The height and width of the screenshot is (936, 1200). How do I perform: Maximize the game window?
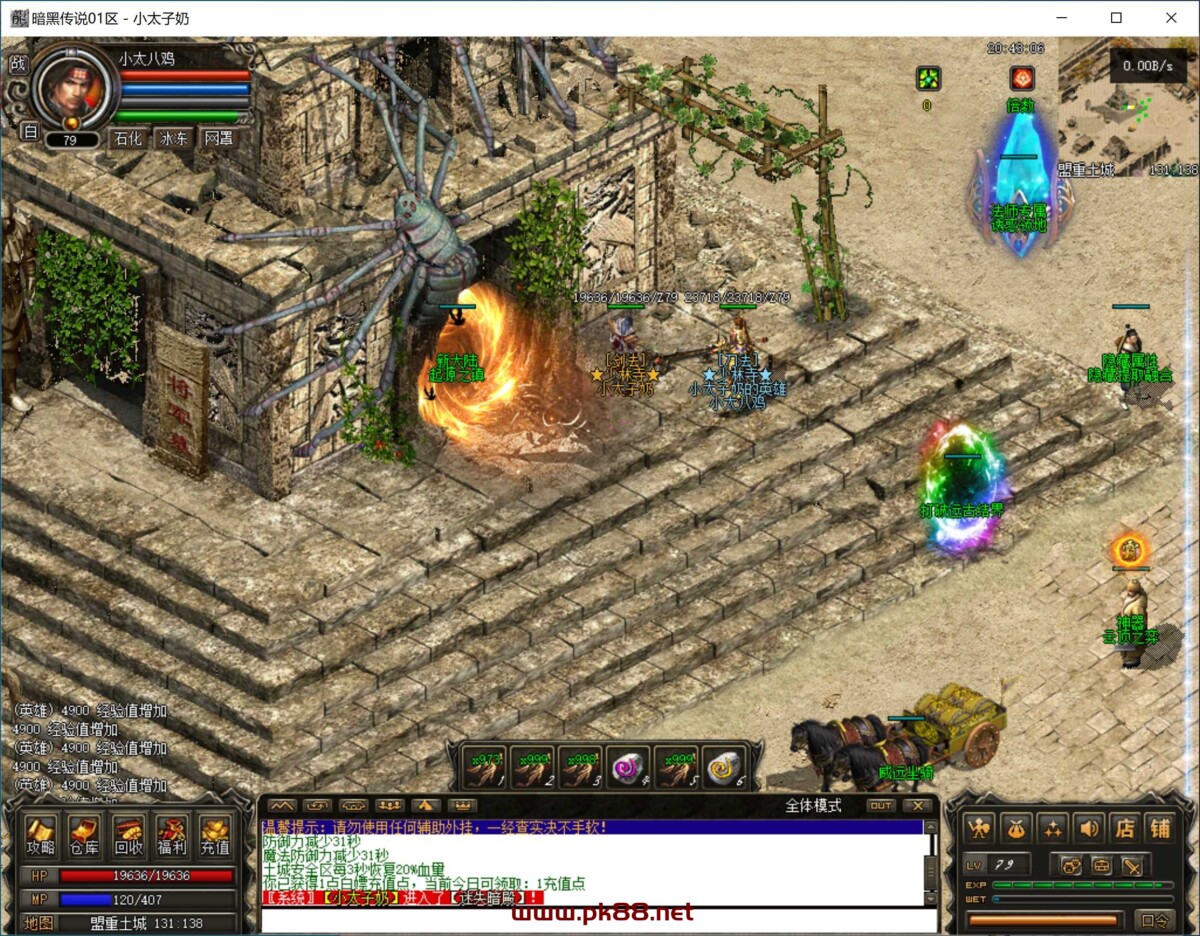pyautogui.click(x=1116, y=18)
